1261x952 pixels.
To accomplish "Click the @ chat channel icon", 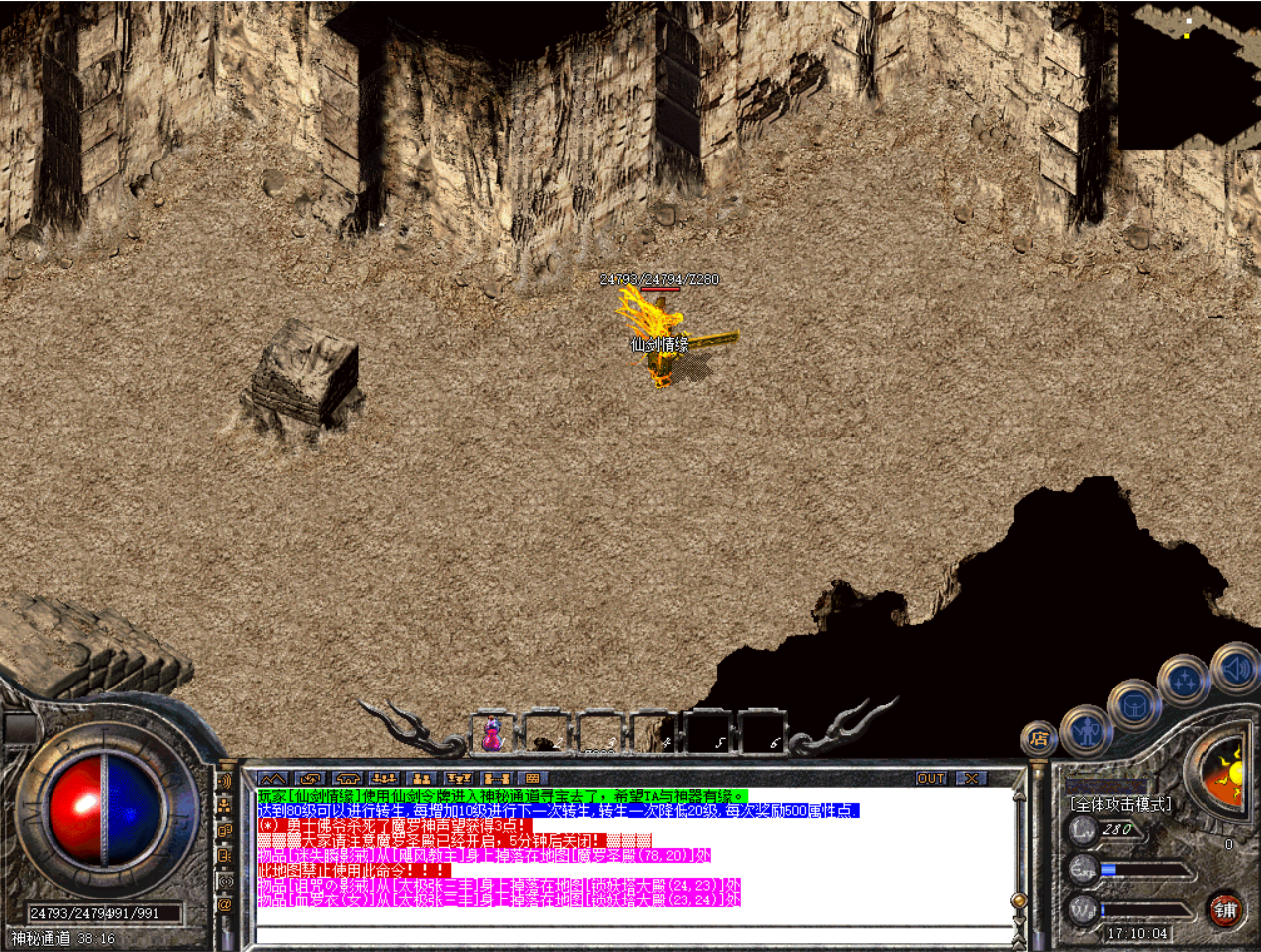I will coord(225,903).
